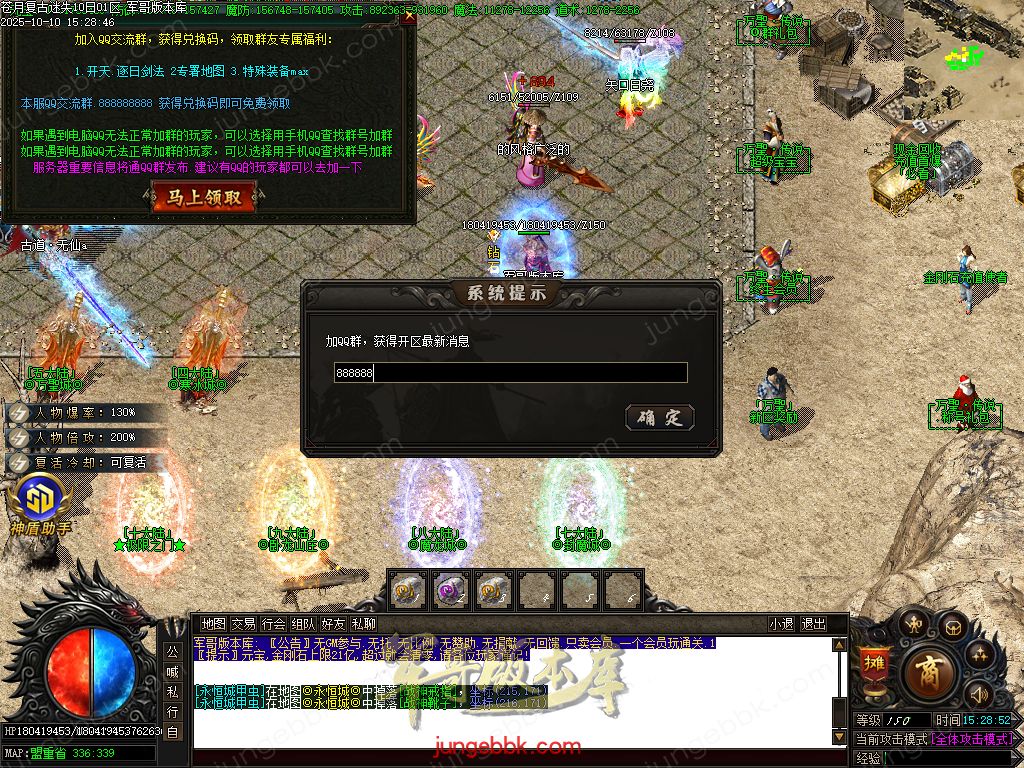Open the three-stars skills icon
The image size is (1024, 768).
[x=980, y=654]
